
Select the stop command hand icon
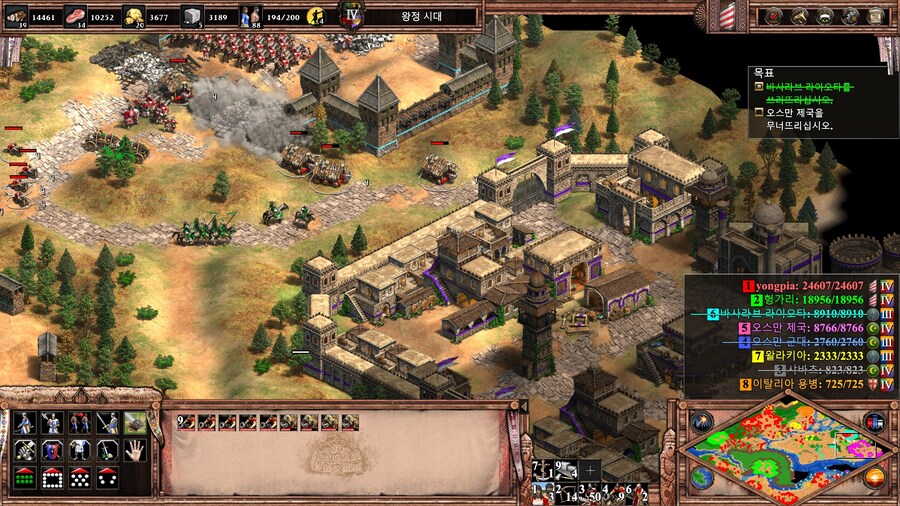134,450
